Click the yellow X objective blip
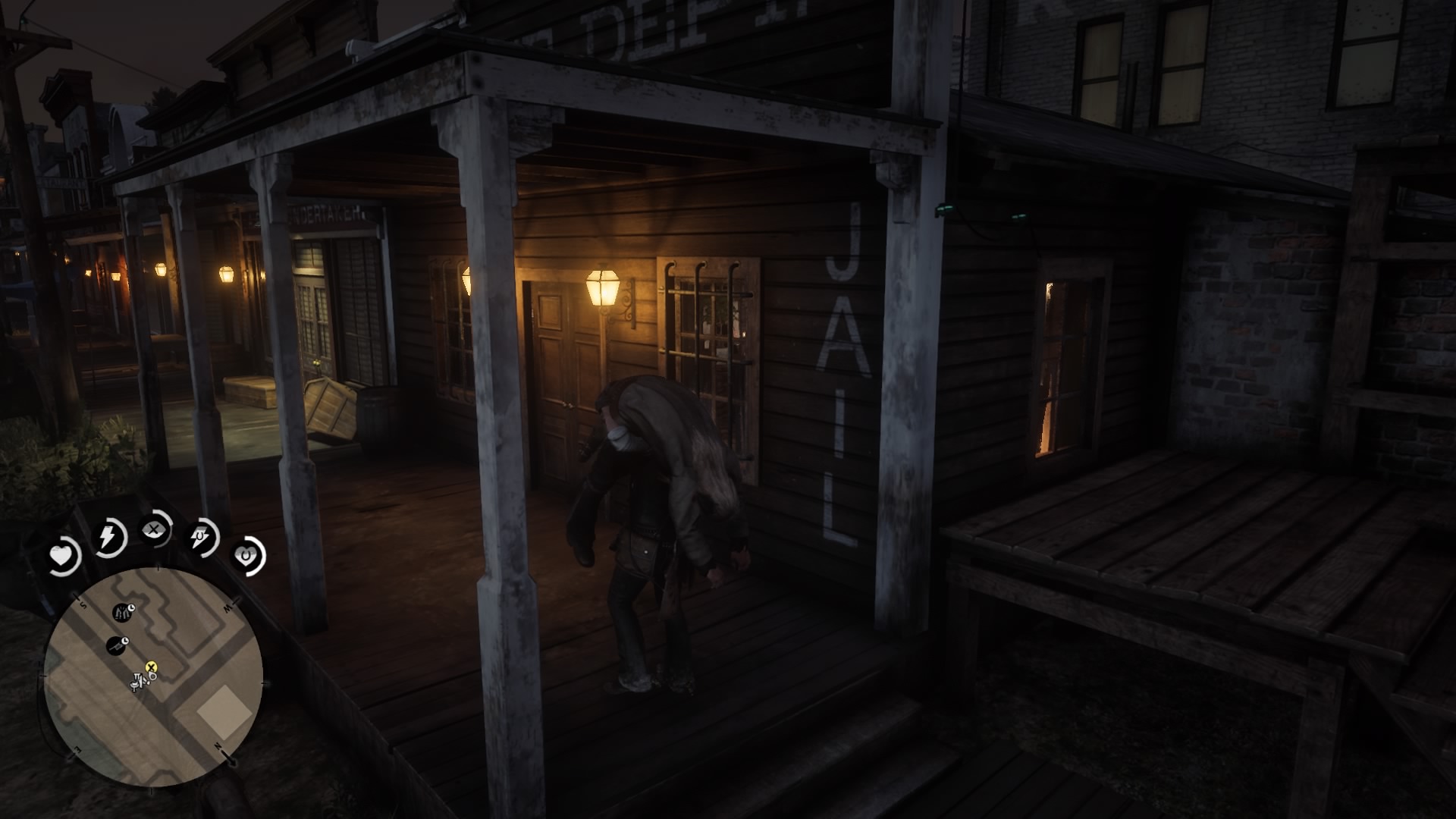The image size is (1456, 819). point(152,667)
